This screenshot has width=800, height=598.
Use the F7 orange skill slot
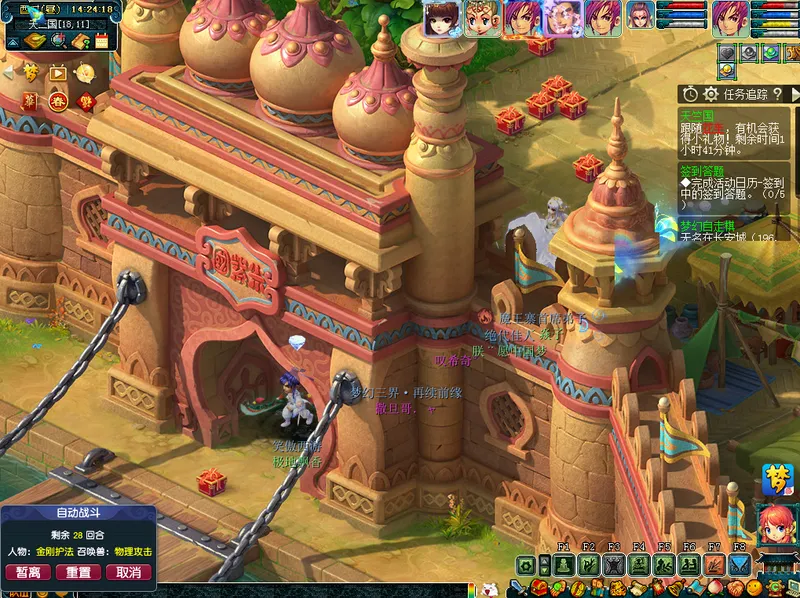pos(714,565)
